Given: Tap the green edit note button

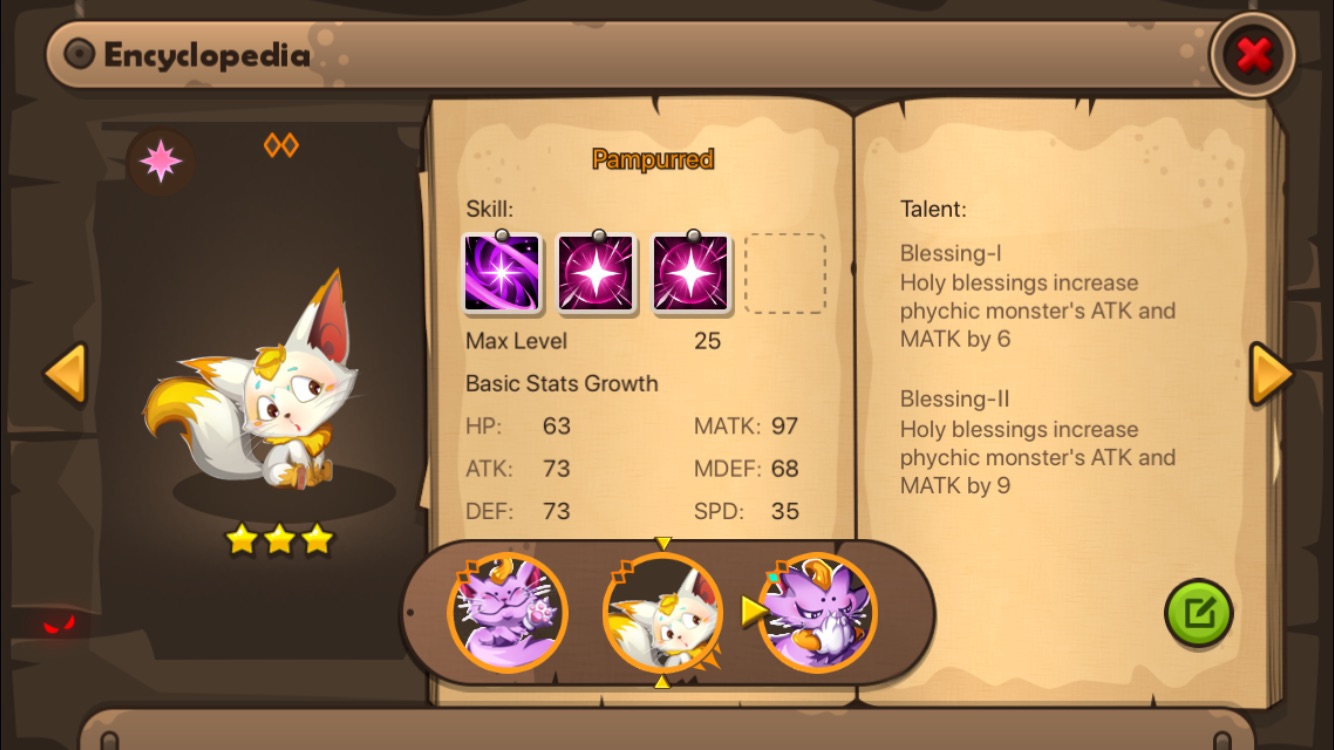Looking at the screenshot, I should [x=1198, y=613].
